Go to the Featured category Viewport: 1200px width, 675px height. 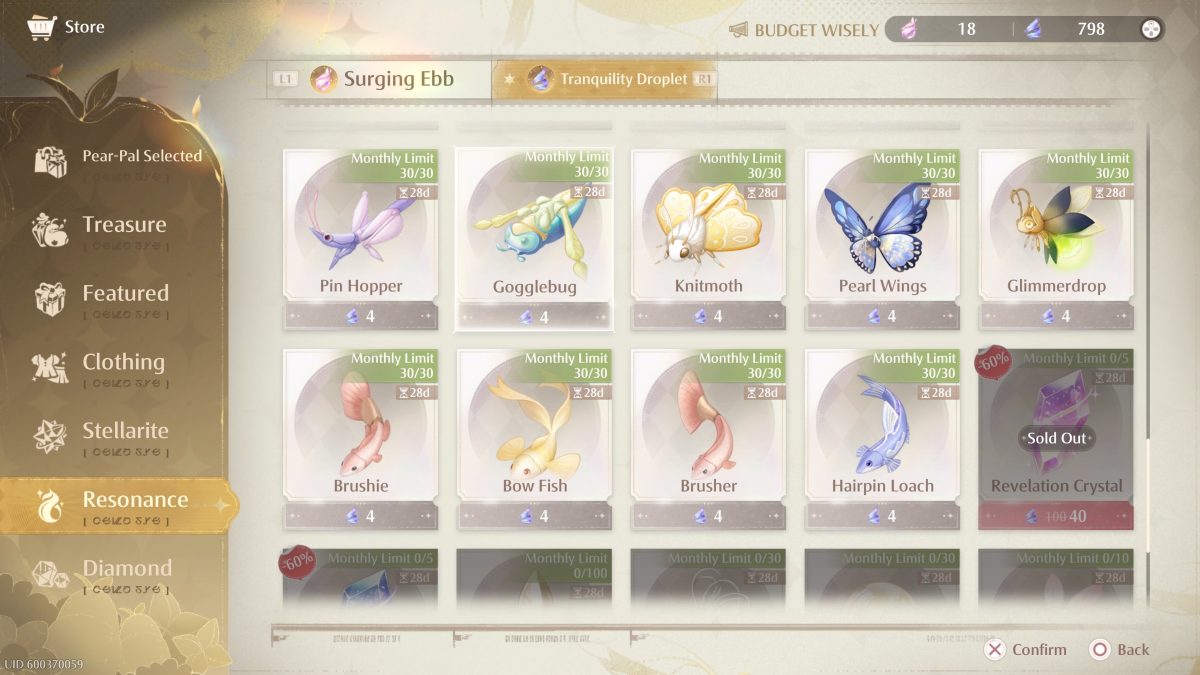(x=124, y=294)
